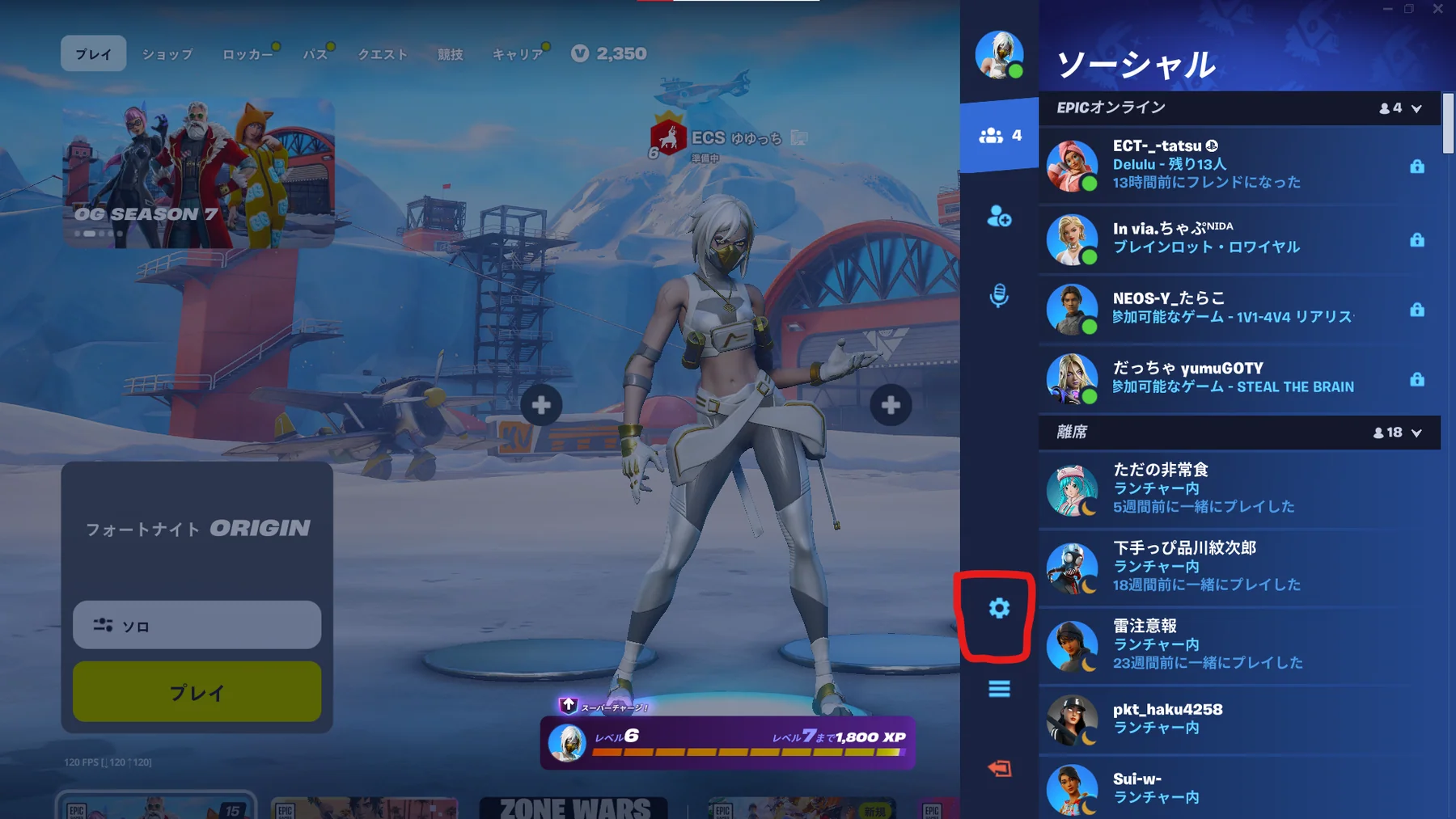
Task: Click the lock icon beside NEOS-Y_たらこ
Action: coord(1418,310)
